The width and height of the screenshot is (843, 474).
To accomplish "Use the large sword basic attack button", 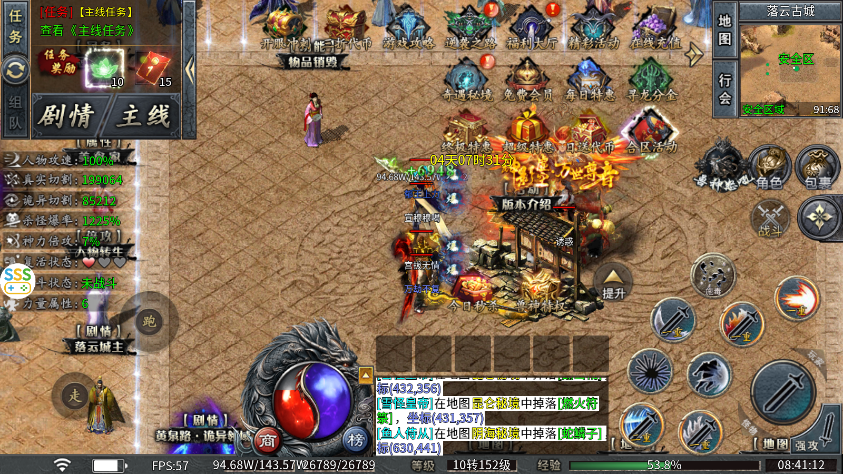I will point(783,393).
